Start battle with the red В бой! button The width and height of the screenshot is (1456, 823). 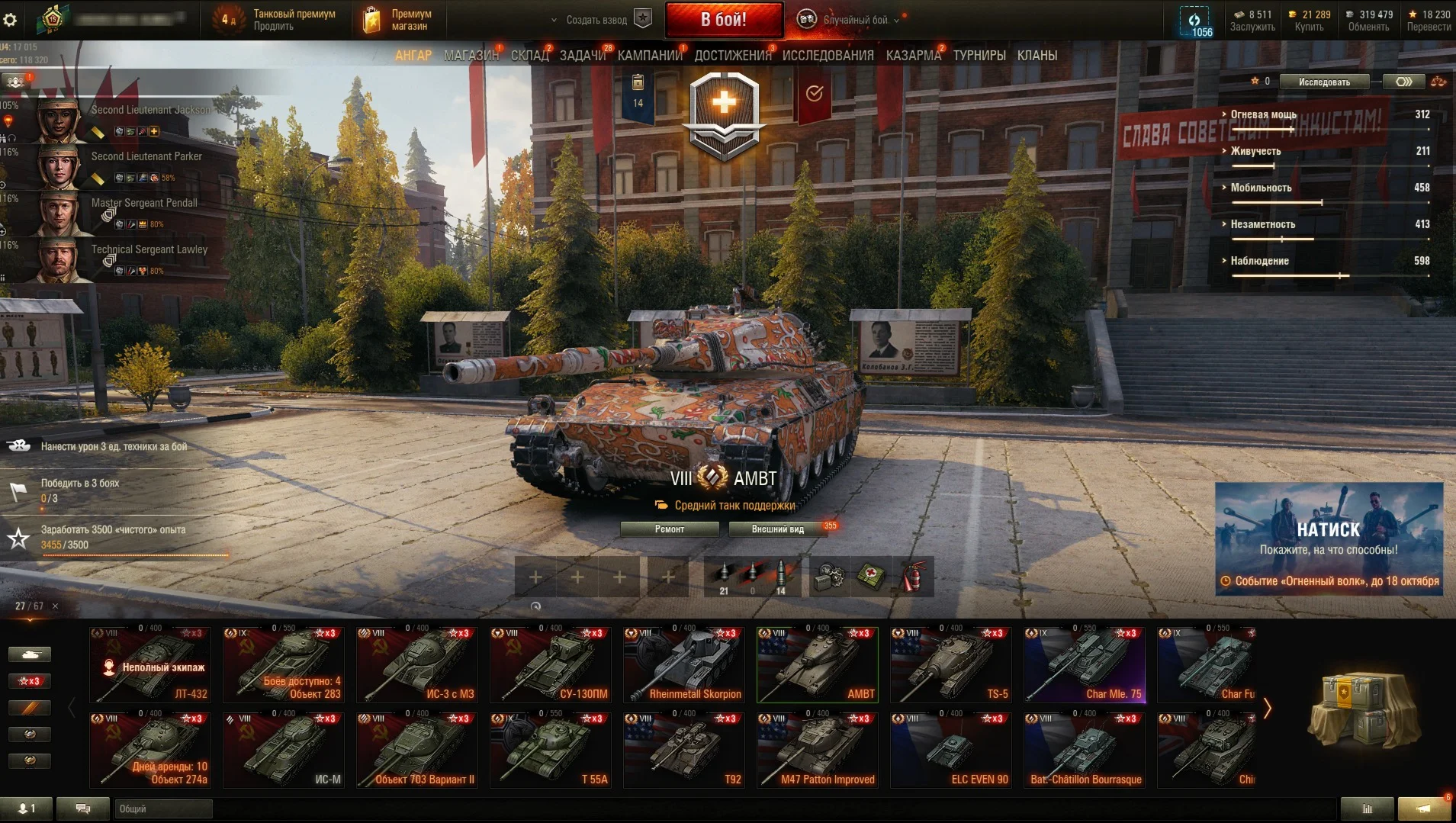[723, 20]
